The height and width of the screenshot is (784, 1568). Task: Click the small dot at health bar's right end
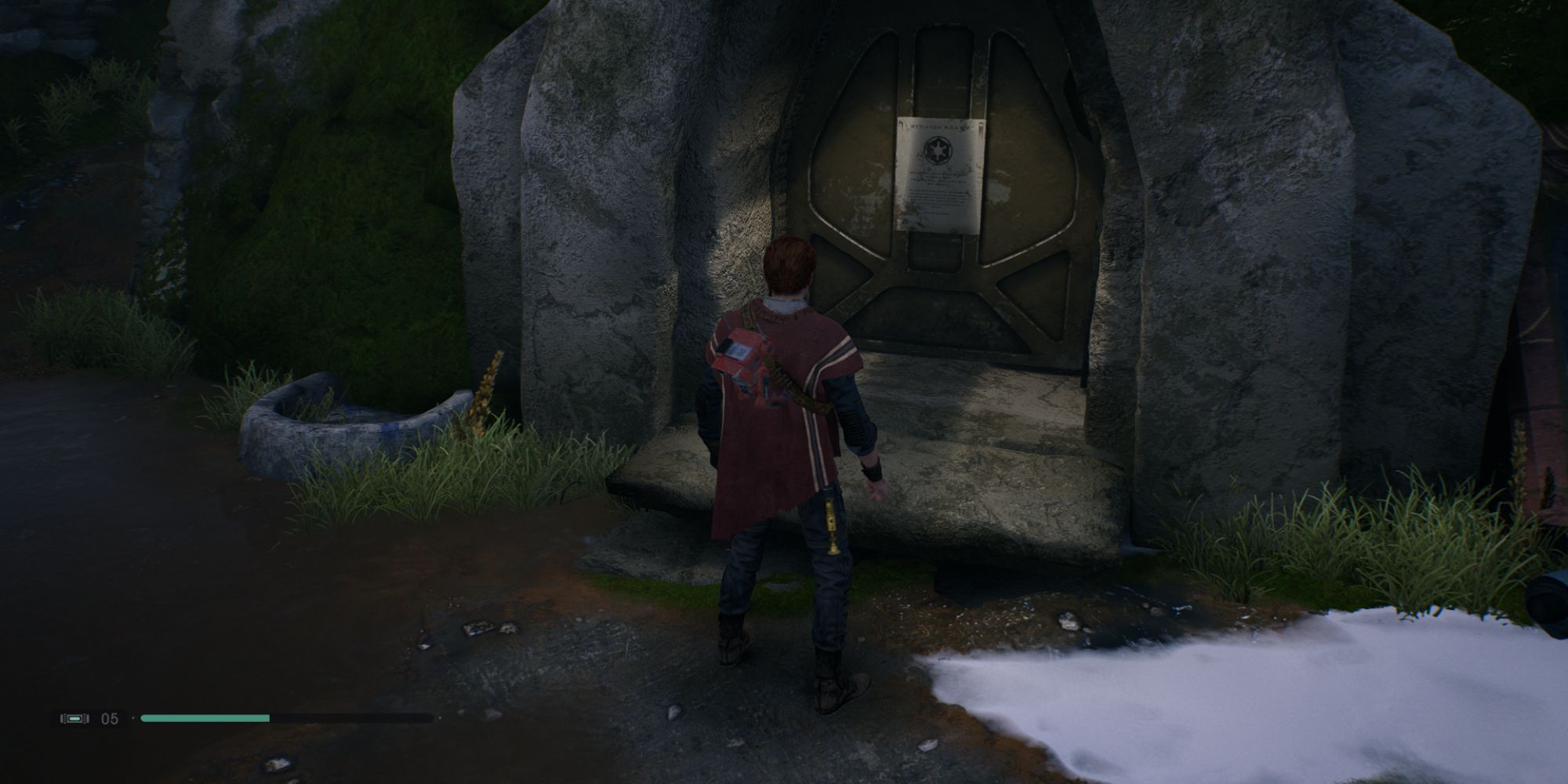(x=441, y=718)
